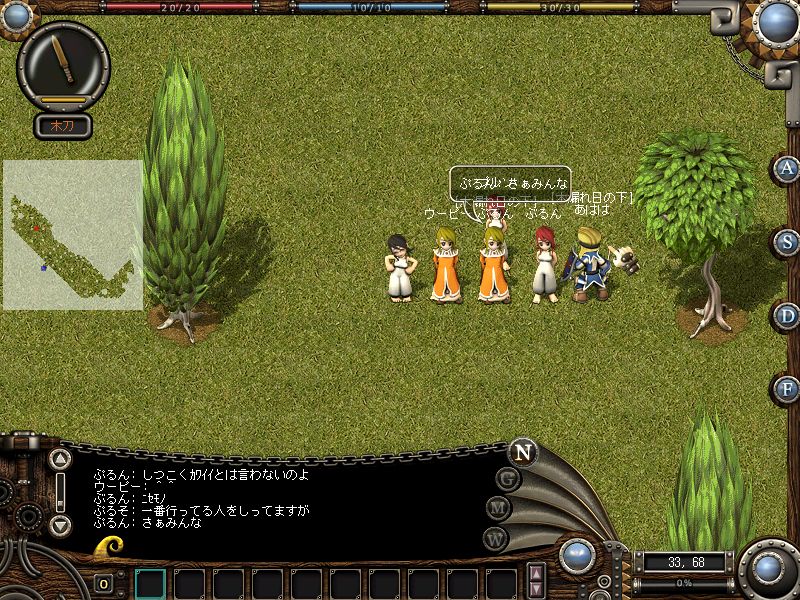The width and height of the screenshot is (800, 600).
Task: Click the bottom-right corner blue orb
Action: pos(768,568)
